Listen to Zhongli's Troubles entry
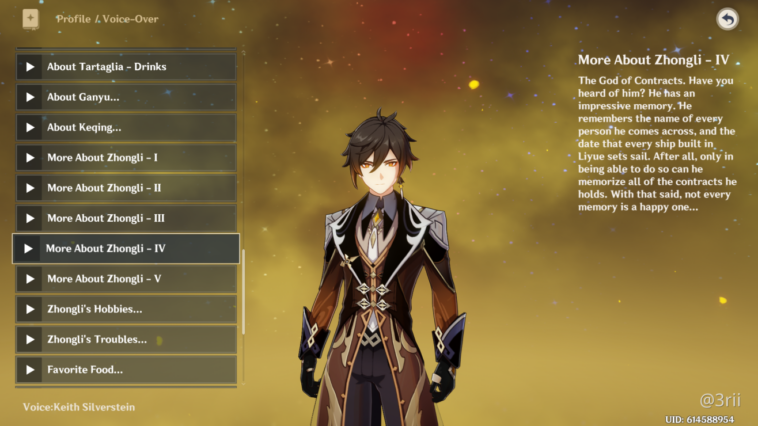This screenshot has height=426, width=758. tap(127, 339)
